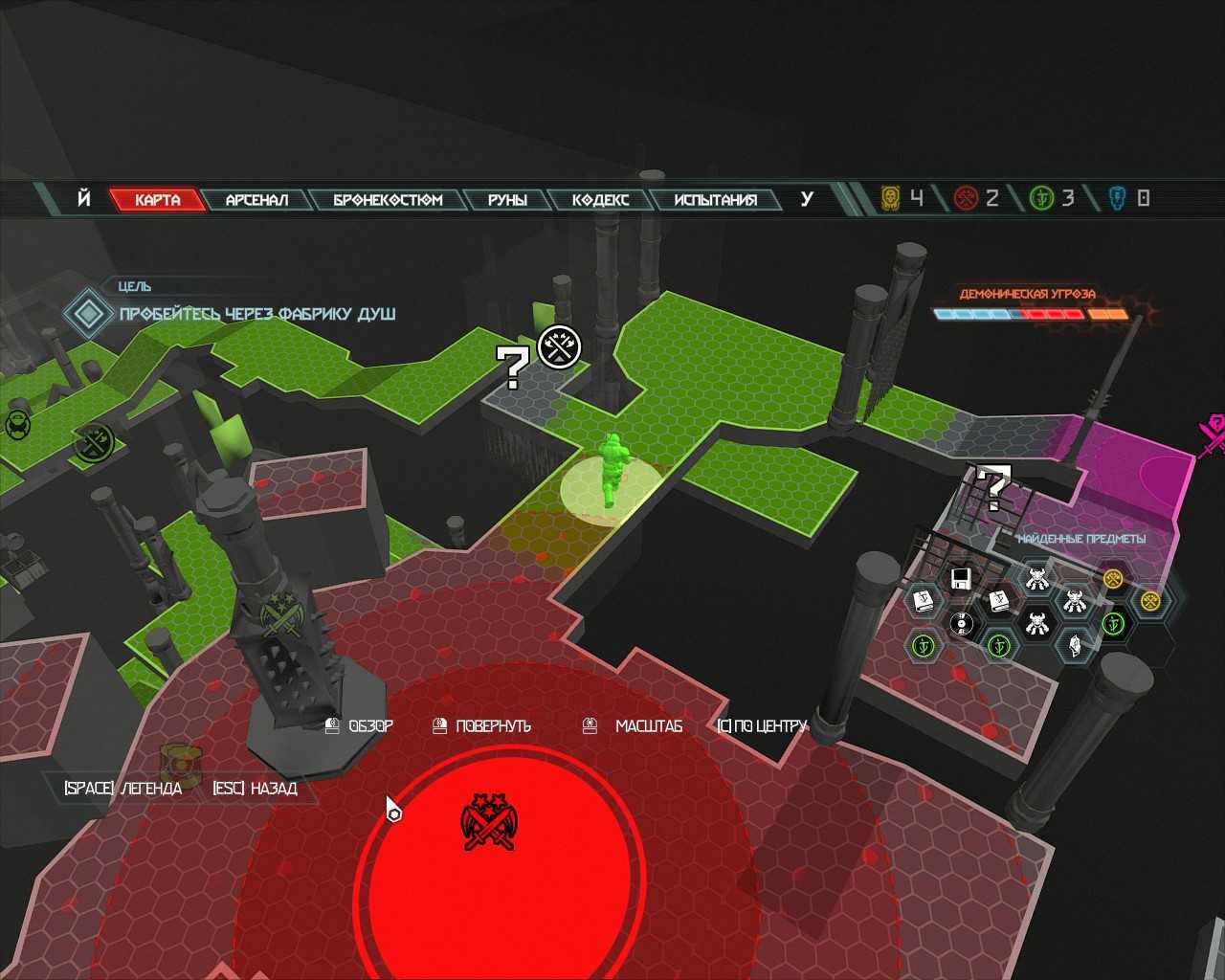Click the question mark beside the white axes marker
Image resolution: width=1225 pixels, height=980 pixels.
point(512,367)
